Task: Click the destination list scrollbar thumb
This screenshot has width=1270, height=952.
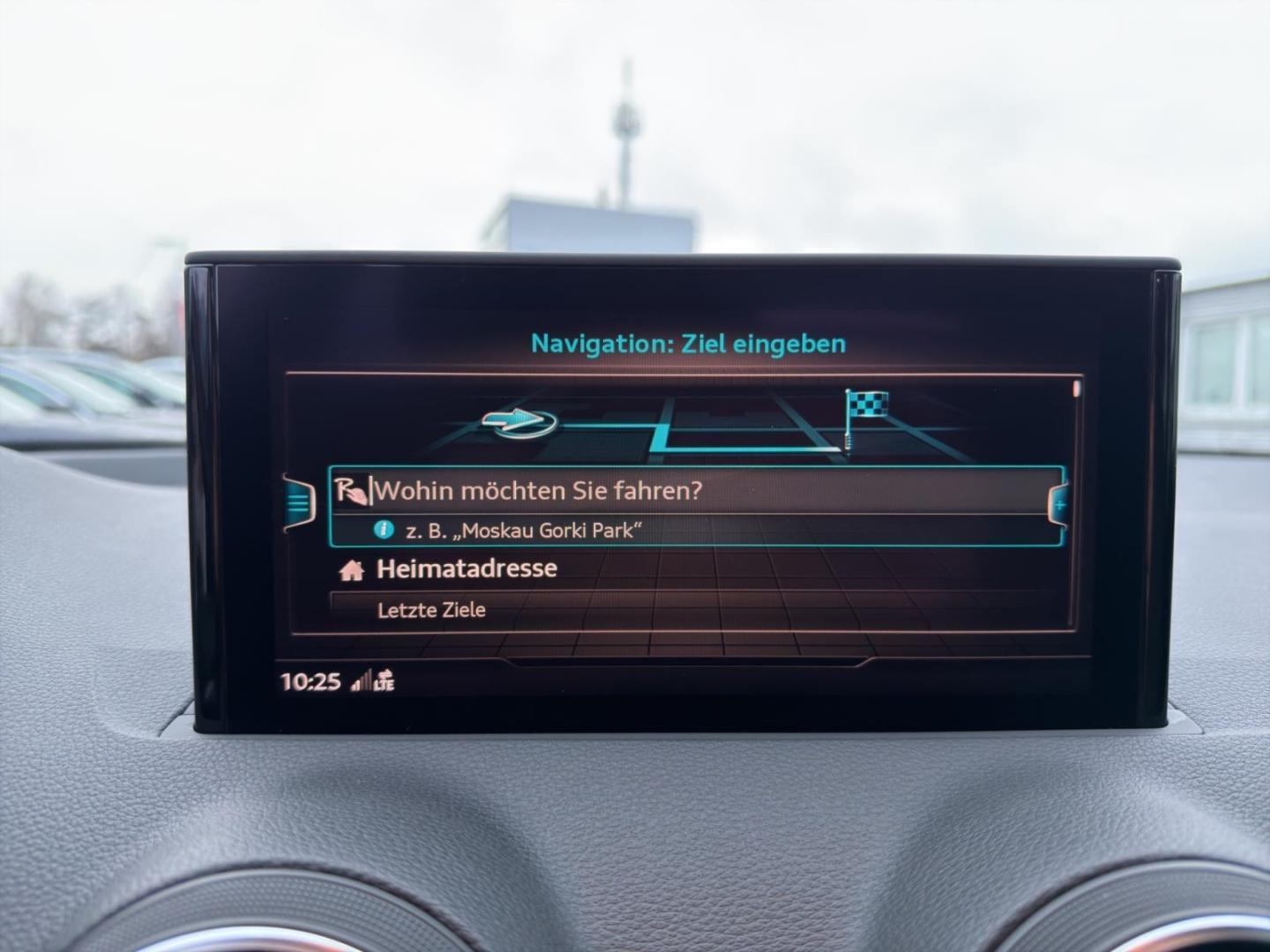Action: 1076,389
